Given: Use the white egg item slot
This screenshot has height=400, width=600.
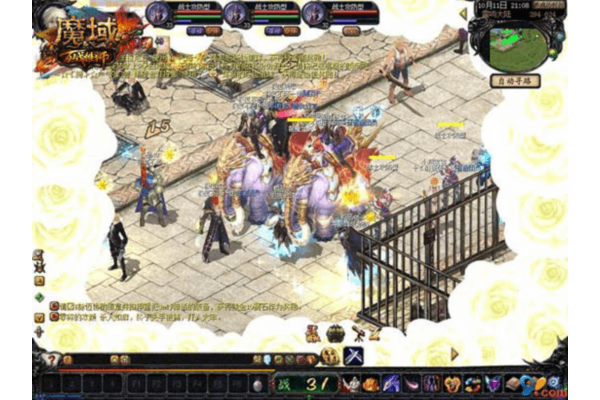Looking at the screenshot, I should [x=258, y=385].
